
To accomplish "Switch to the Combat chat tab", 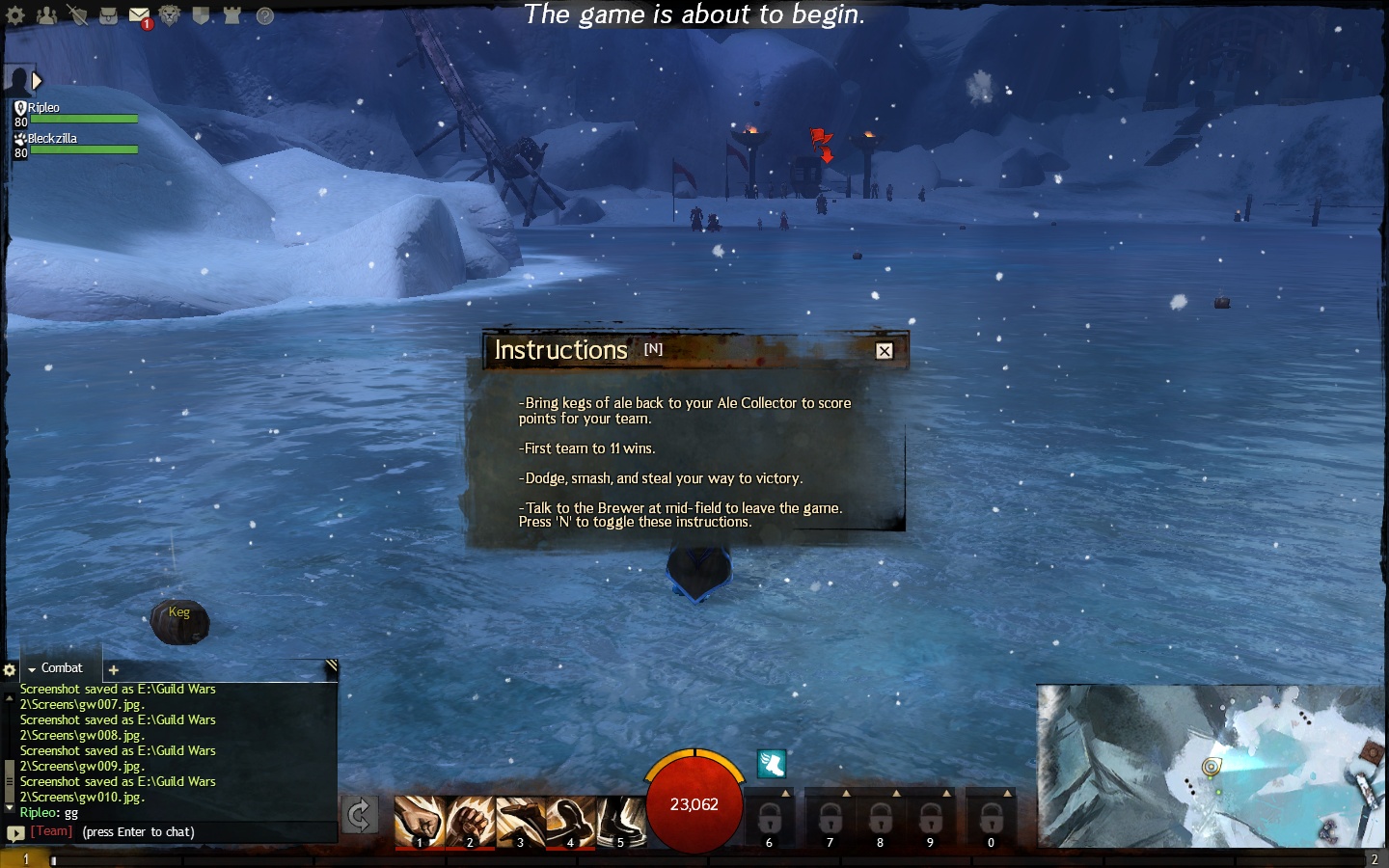I will coord(61,668).
